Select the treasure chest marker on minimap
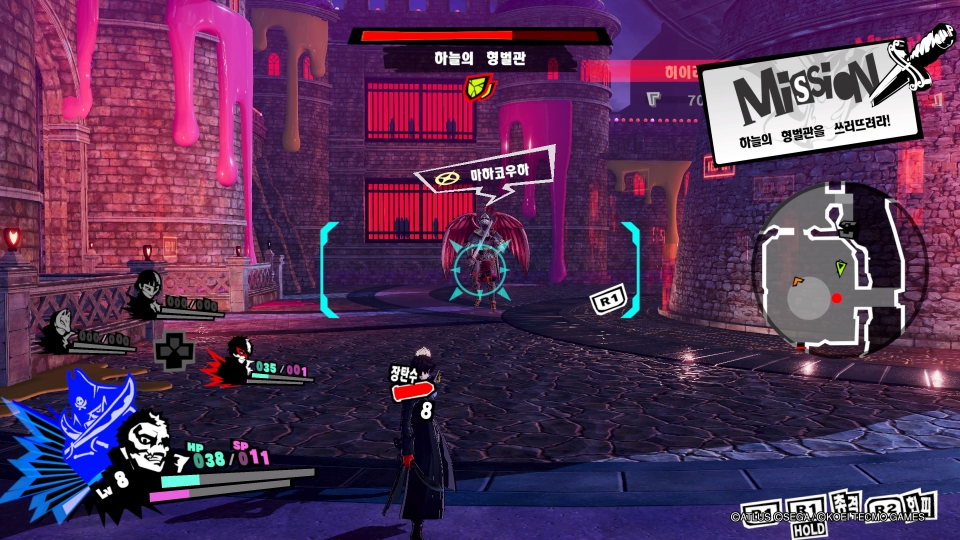 (x=849, y=228)
